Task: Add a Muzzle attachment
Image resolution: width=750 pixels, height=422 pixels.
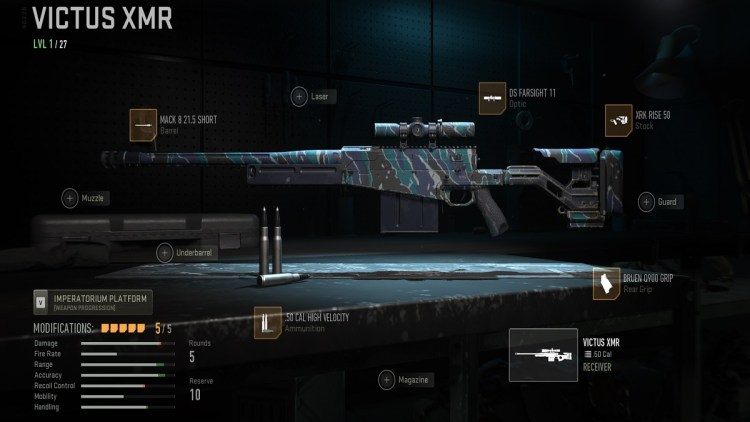Action: point(70,198)
